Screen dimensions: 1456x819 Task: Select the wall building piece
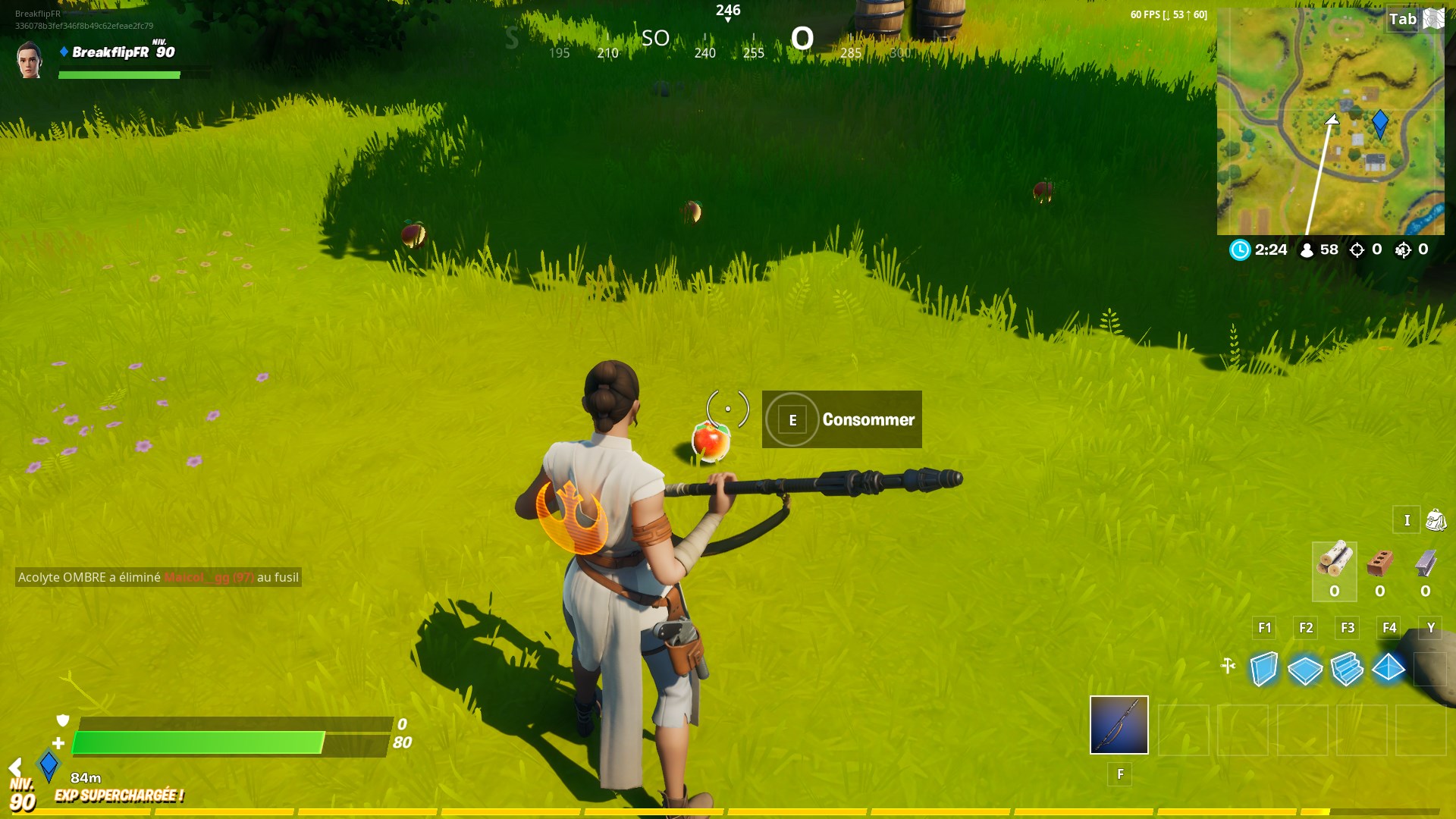tap(1264, 669)
